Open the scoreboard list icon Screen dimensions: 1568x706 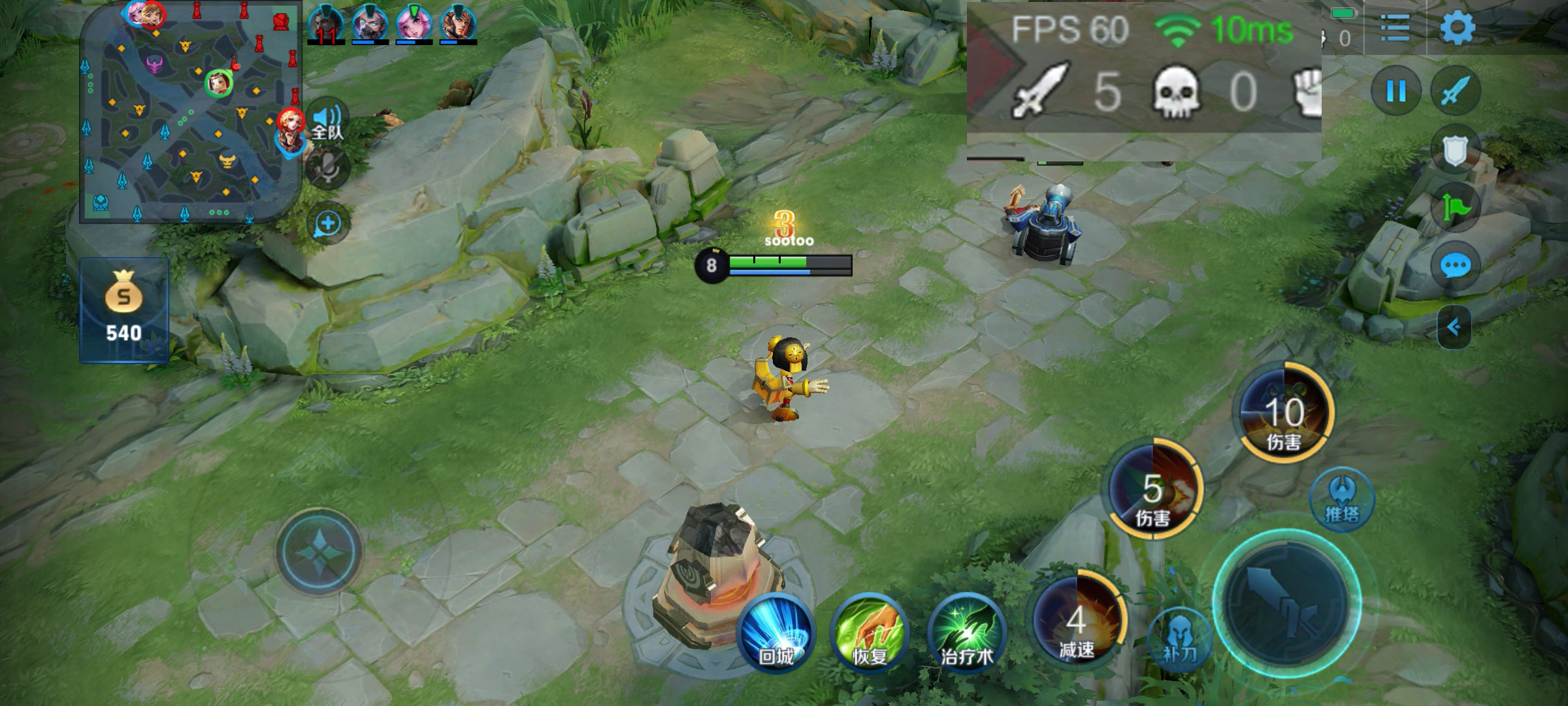[1395, 28]
